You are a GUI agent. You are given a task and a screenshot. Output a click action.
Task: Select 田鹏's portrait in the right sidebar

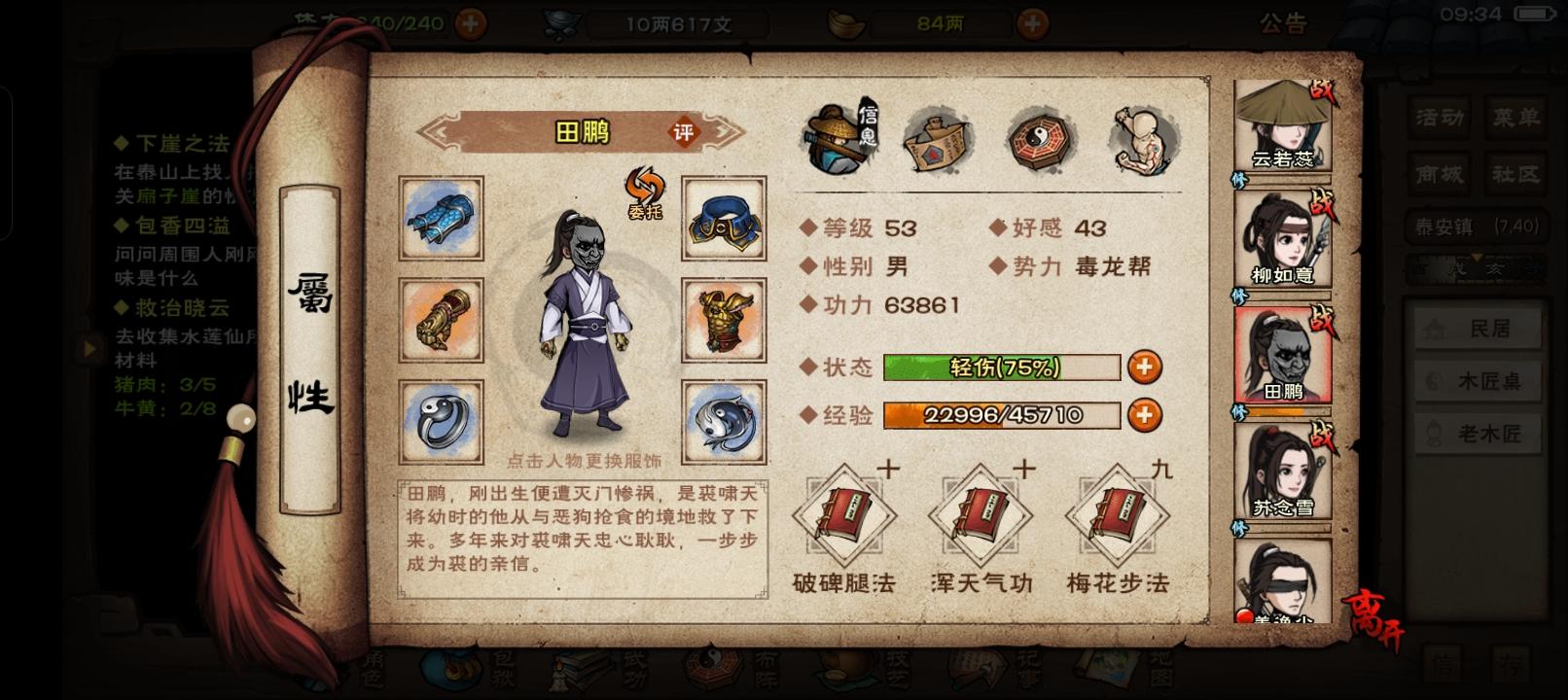1283,357
